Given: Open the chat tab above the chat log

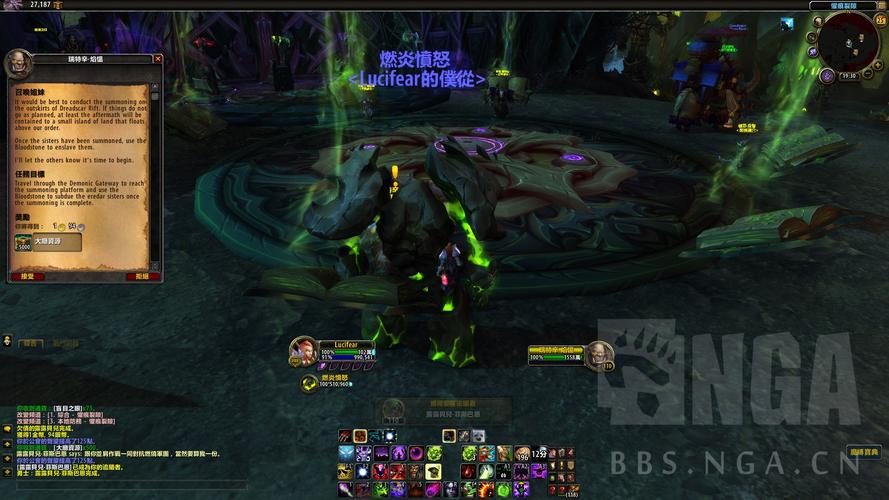Looking at the screenshot, I should click(x=30, y=344).
